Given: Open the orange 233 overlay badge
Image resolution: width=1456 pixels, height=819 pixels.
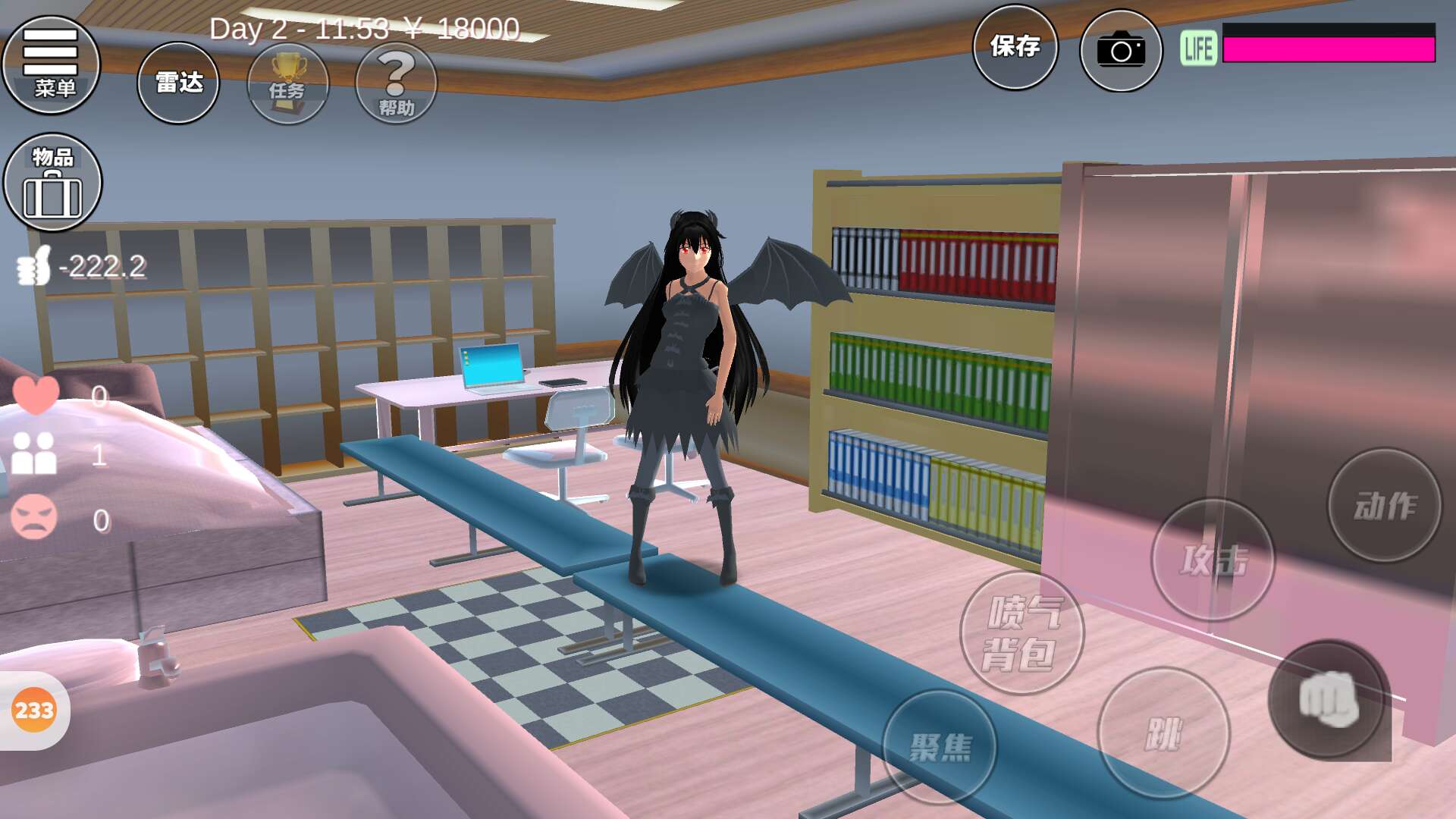Looking at the screenshot, I should tap(34, 711).
